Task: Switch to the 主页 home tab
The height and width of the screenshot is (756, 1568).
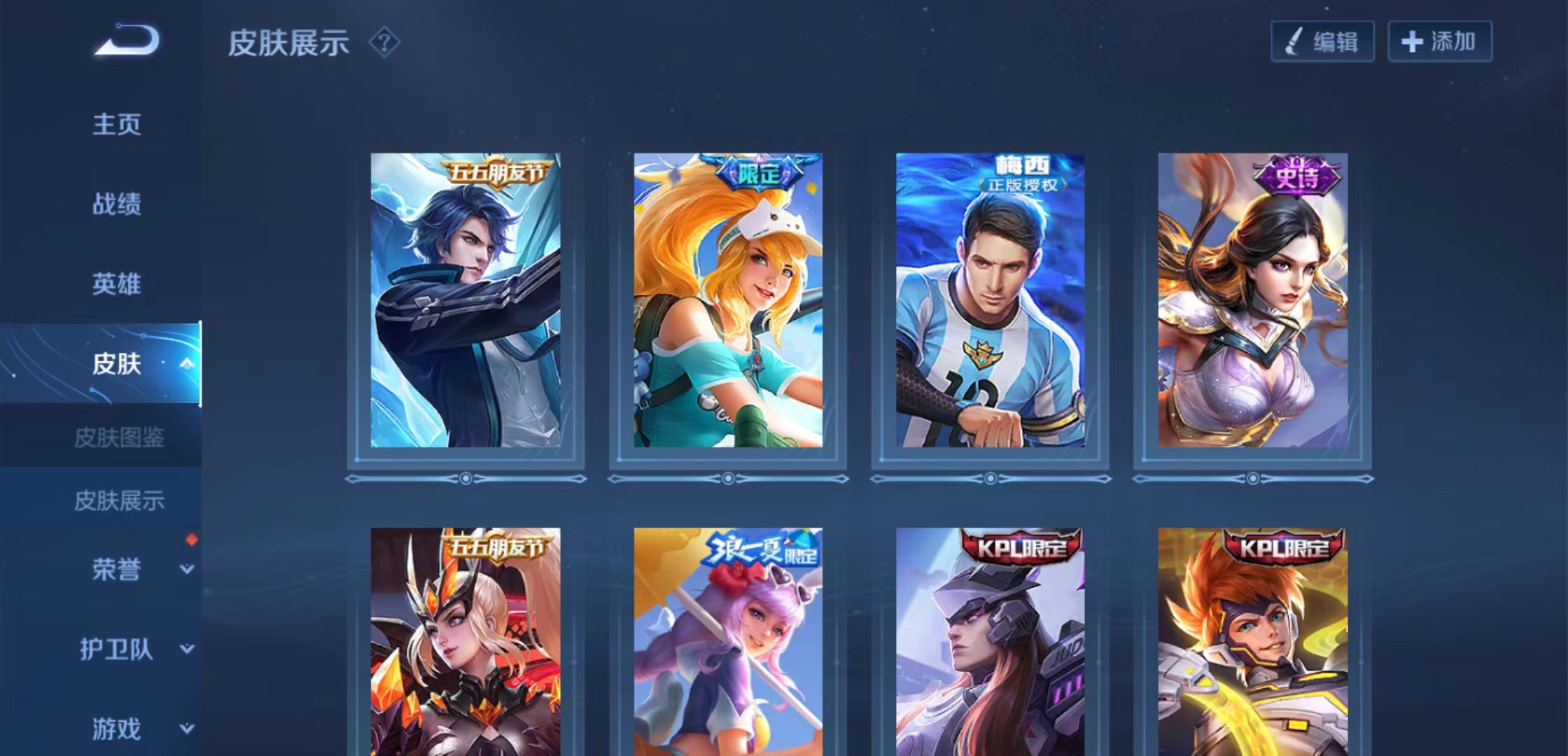Action: [x=117, y=125]
